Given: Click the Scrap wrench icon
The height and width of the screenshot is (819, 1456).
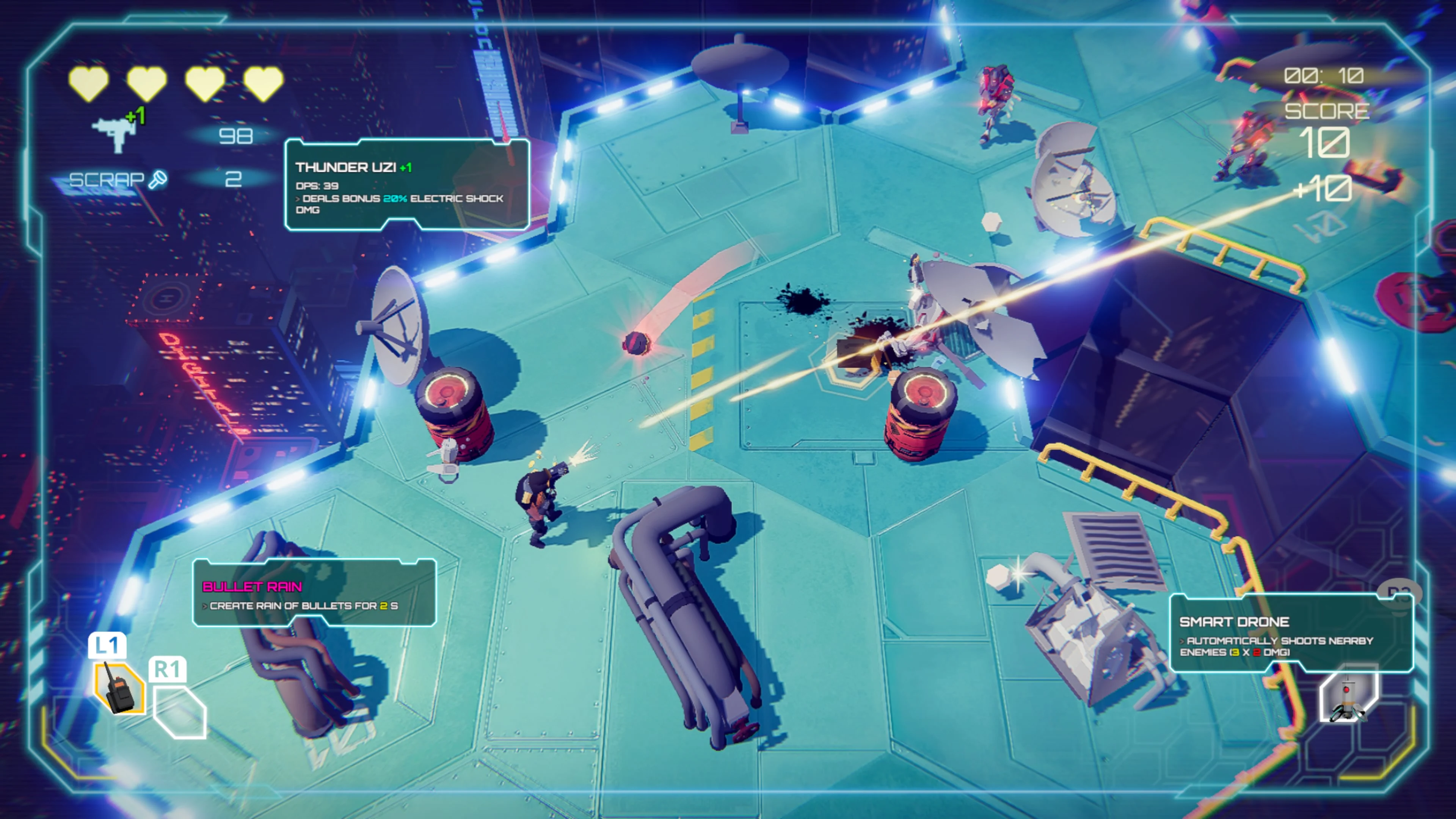Looking at the screenshot, I should (158, 180).
